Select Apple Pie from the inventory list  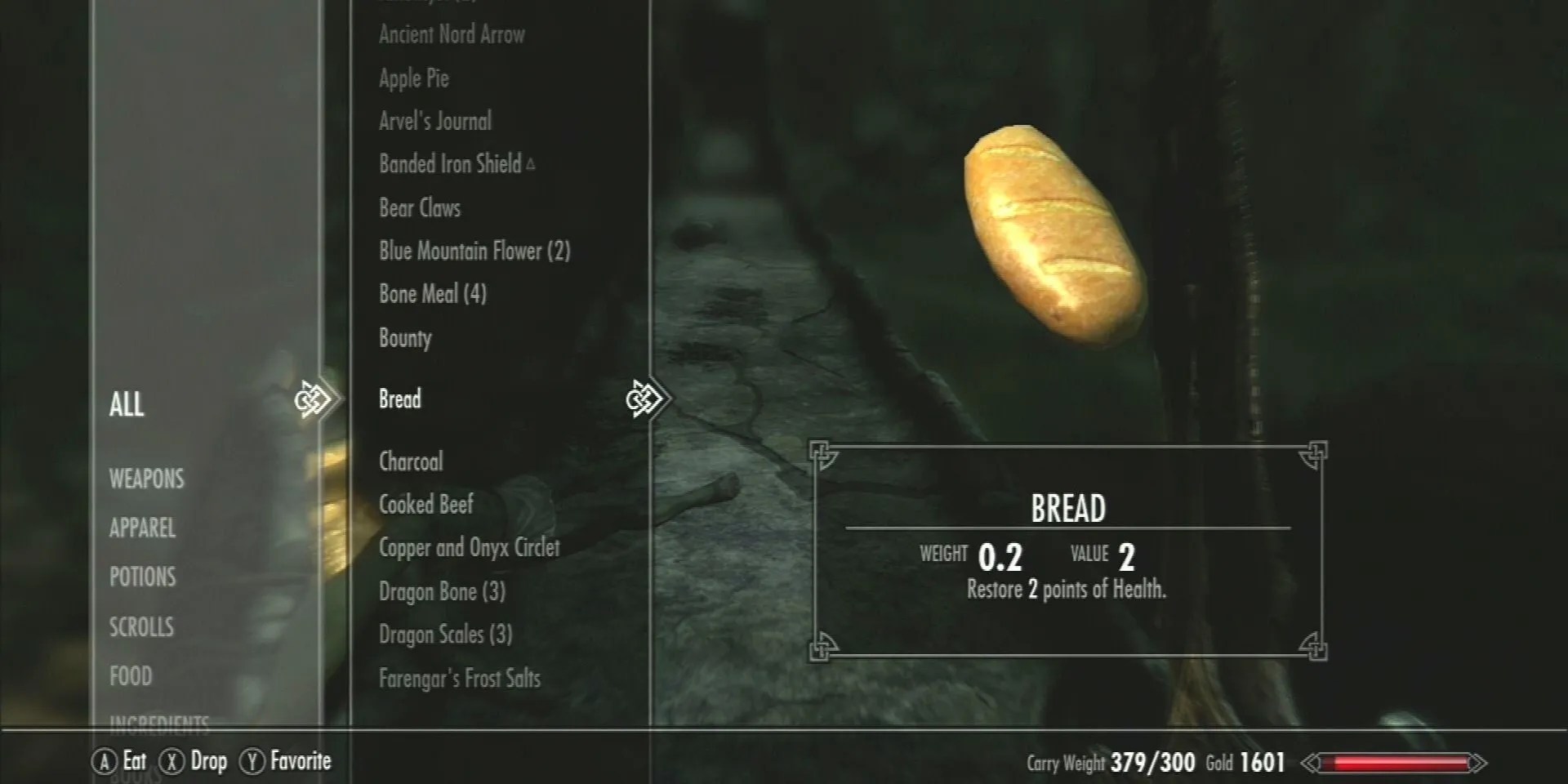pos(412,78)
